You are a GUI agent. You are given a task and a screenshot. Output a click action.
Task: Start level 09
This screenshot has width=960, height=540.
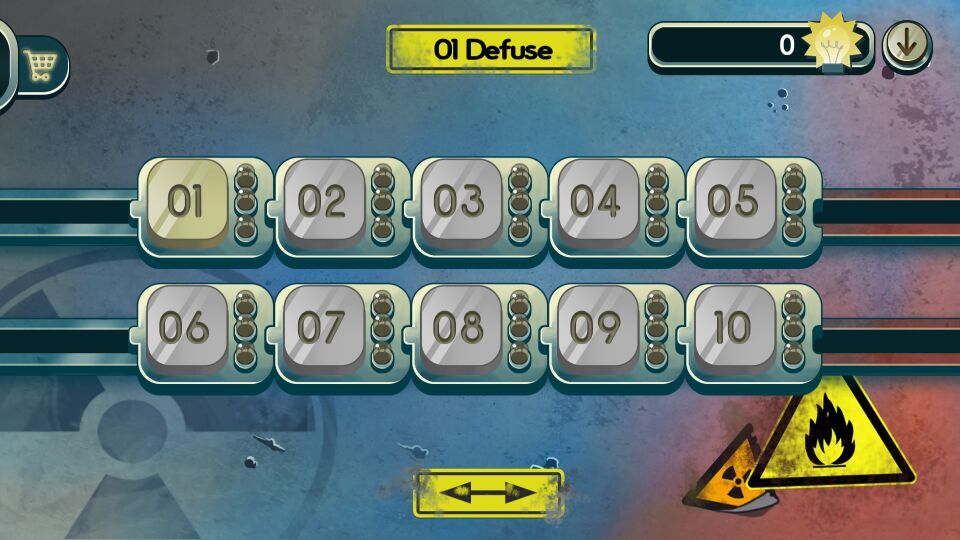(596, 328)
